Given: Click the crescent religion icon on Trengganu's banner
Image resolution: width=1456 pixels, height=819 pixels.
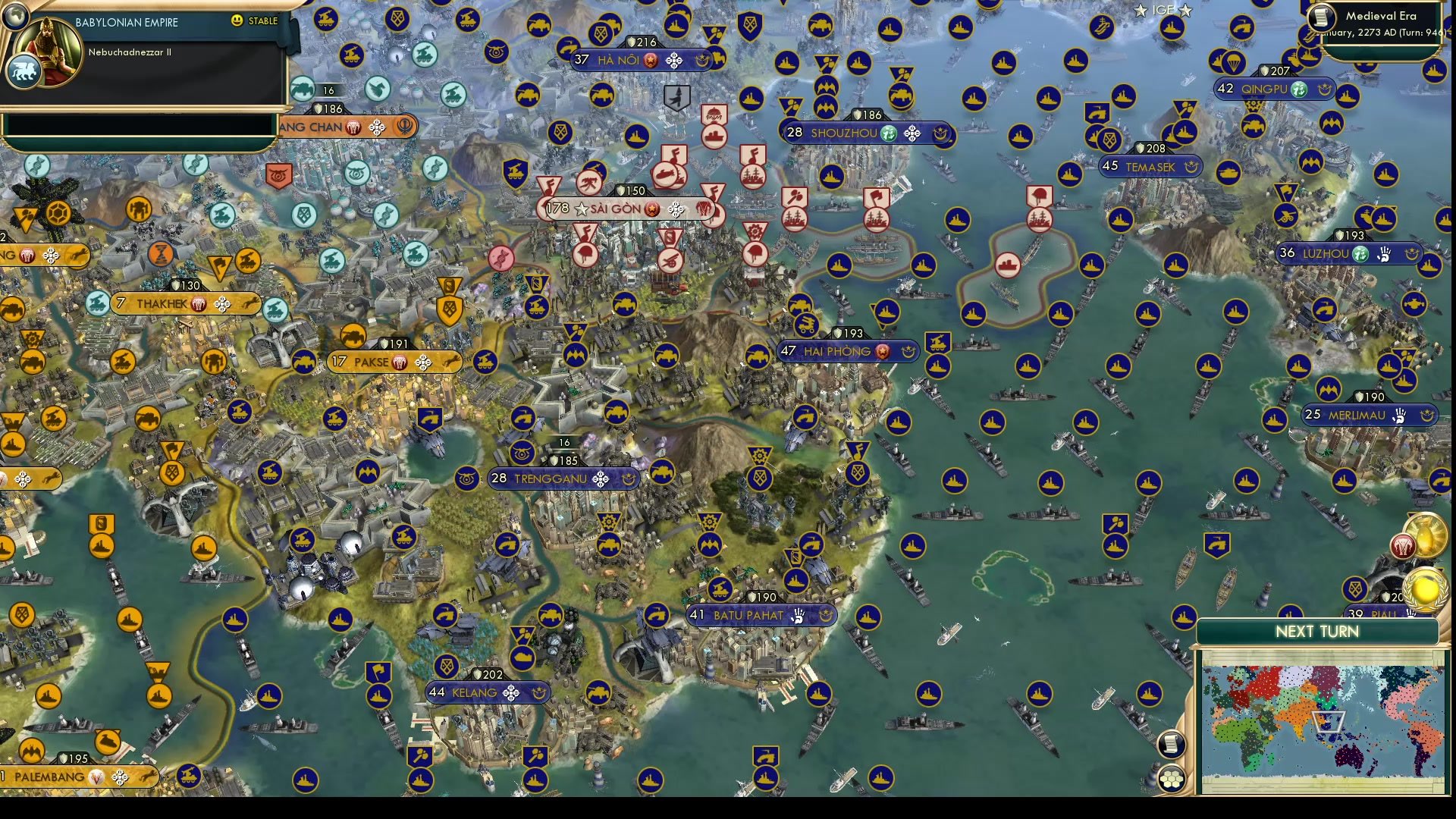Looking at the screenshot, I should [x=630, y=478].
